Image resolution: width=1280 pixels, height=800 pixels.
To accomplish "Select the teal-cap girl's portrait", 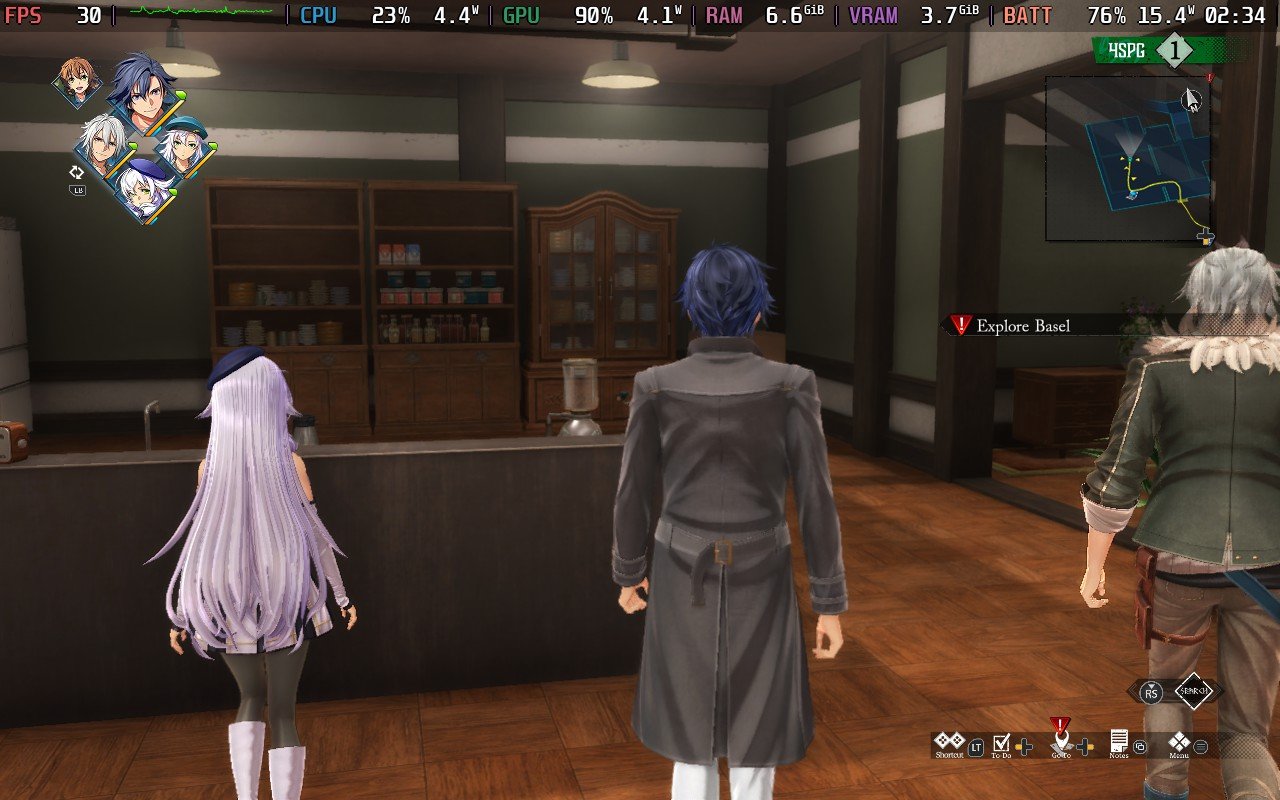I will tap(183, 147).
